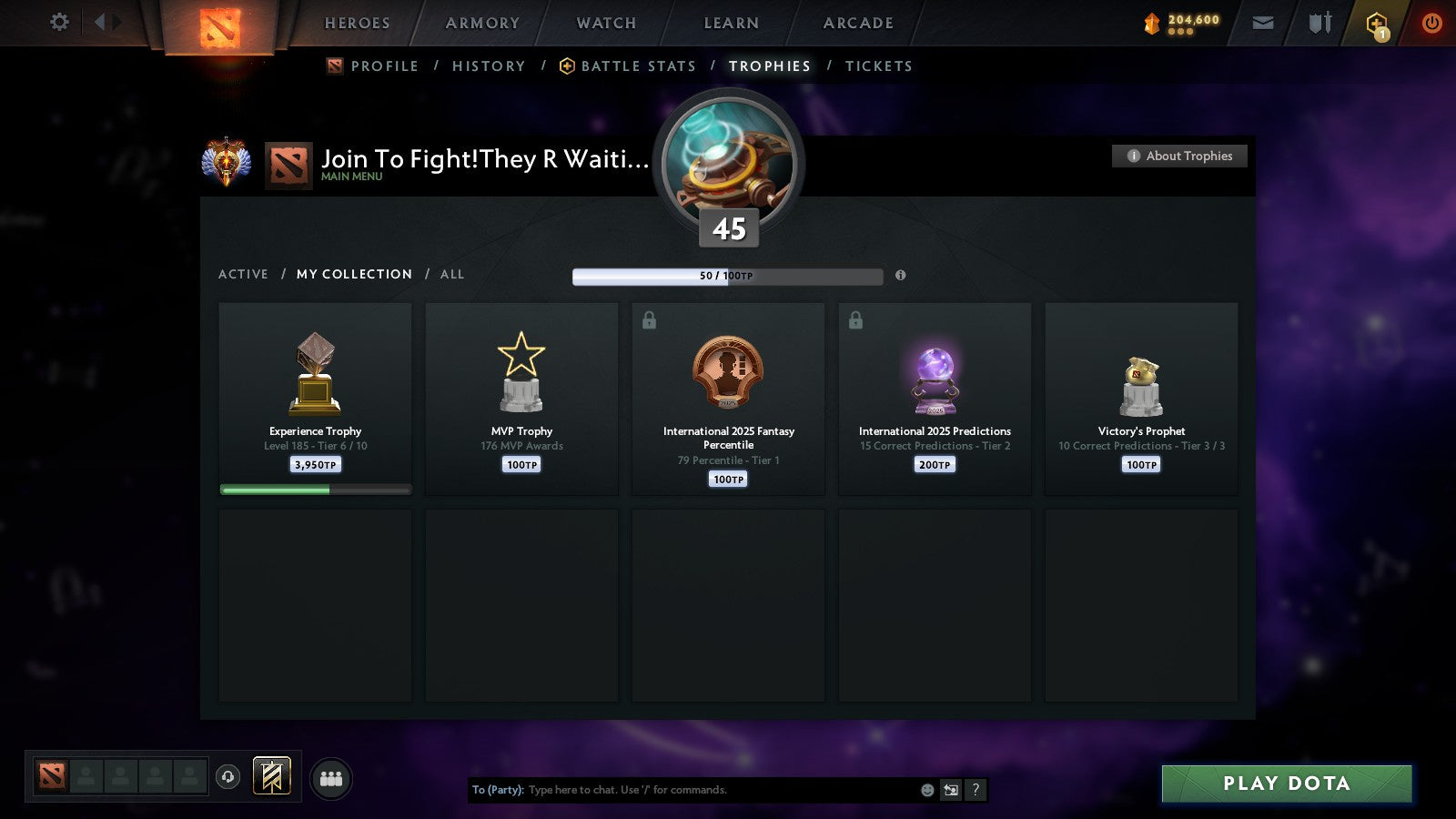Click the 50/100 TP progress bar
The height and width of the screenshot is (819, 1456).
pyautogui.click(x=727, y=276)
